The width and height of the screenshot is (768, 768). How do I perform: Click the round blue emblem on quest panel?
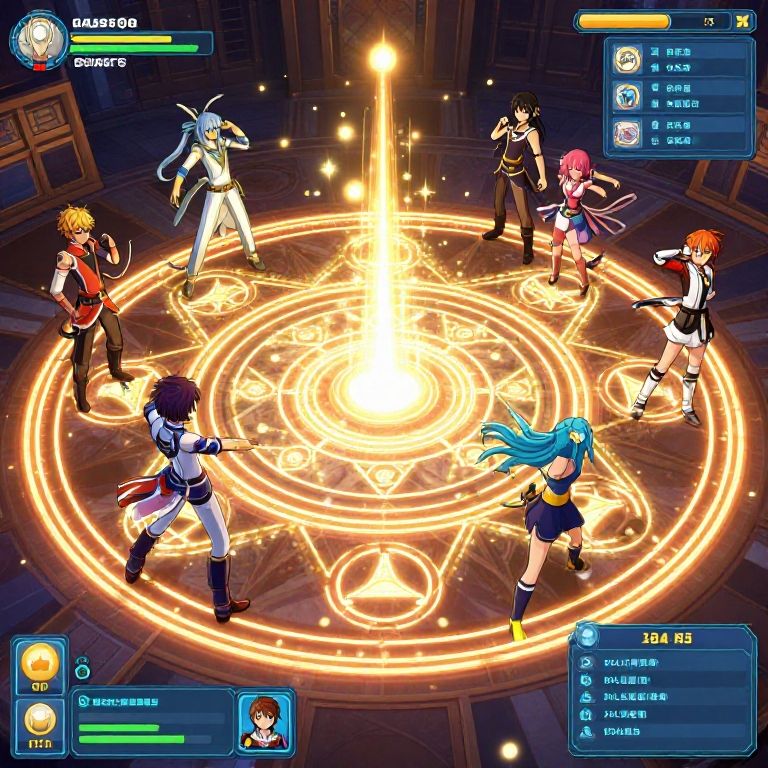(x=588, y=636)
